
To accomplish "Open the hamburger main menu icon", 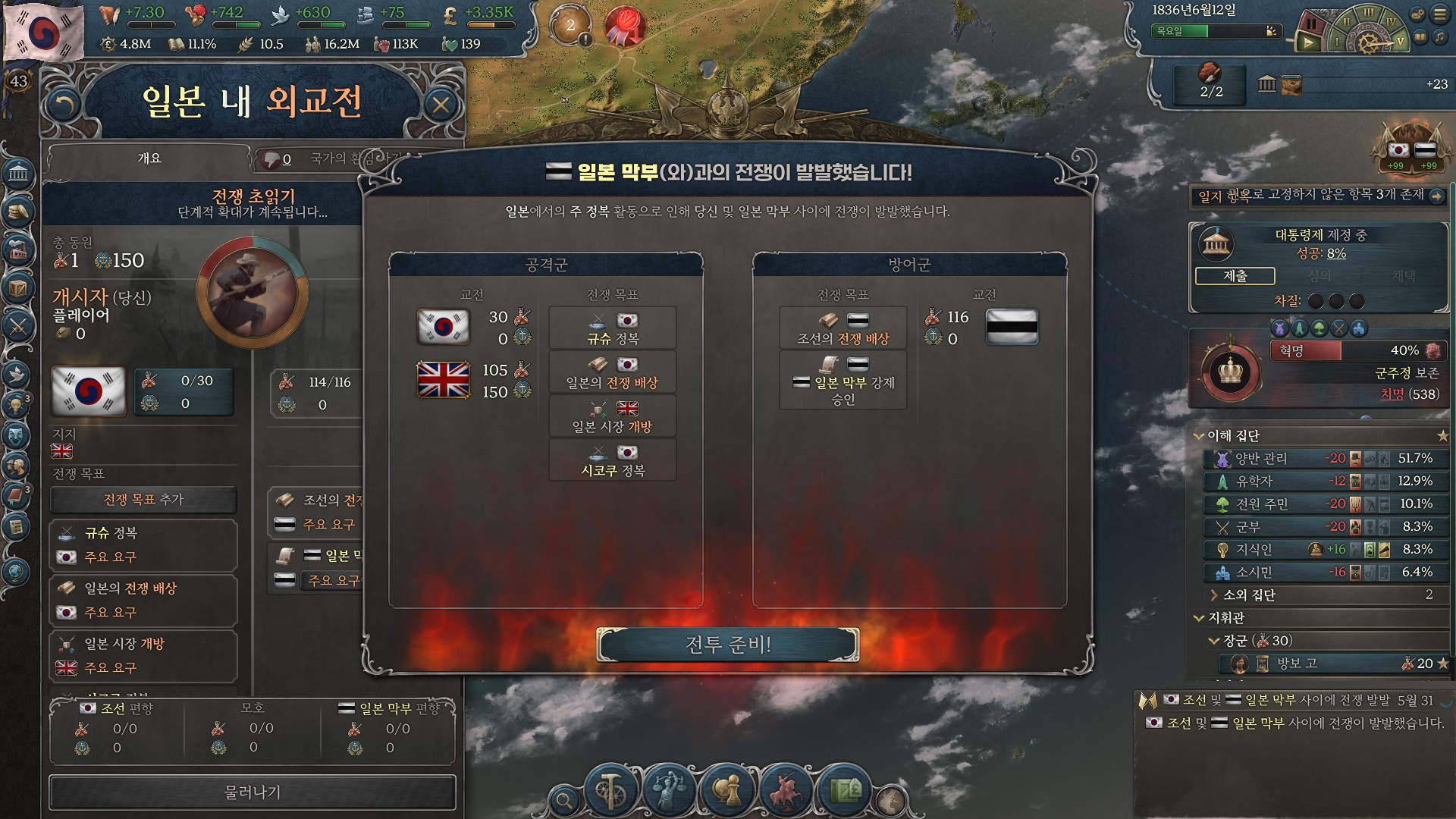I will (x=1439, y=14).
